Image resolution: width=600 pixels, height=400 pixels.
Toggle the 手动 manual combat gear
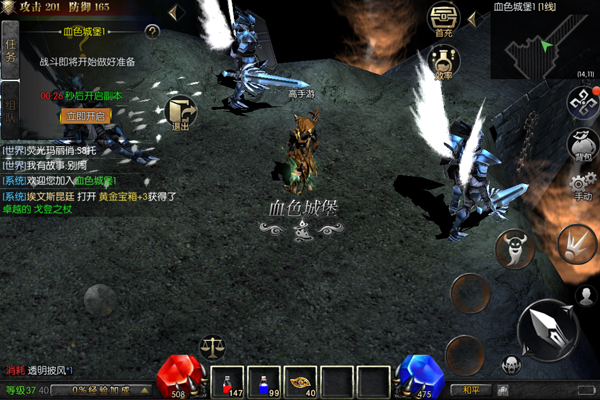(580, 187)
